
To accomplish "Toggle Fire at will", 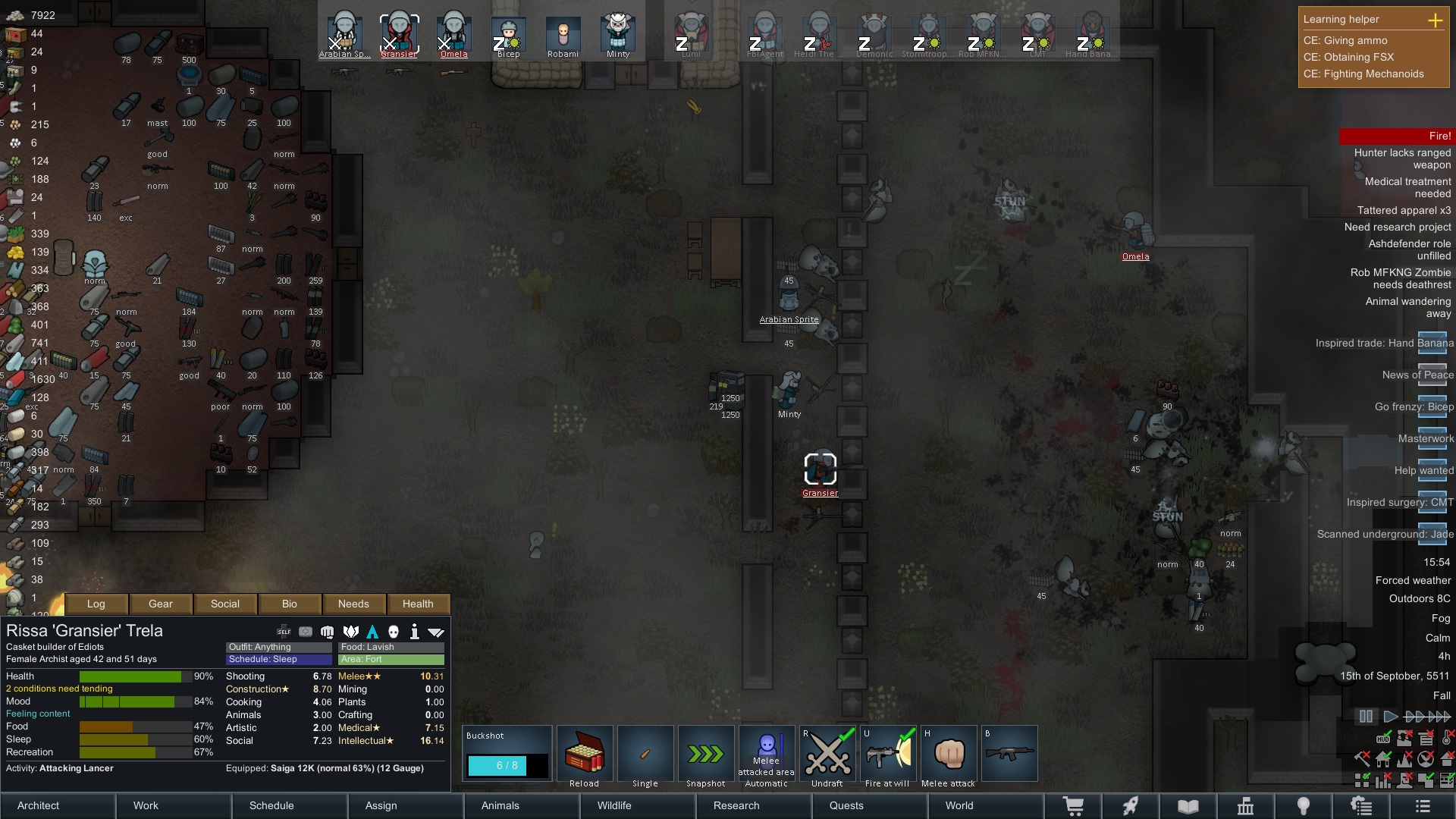I will (888, 754).
